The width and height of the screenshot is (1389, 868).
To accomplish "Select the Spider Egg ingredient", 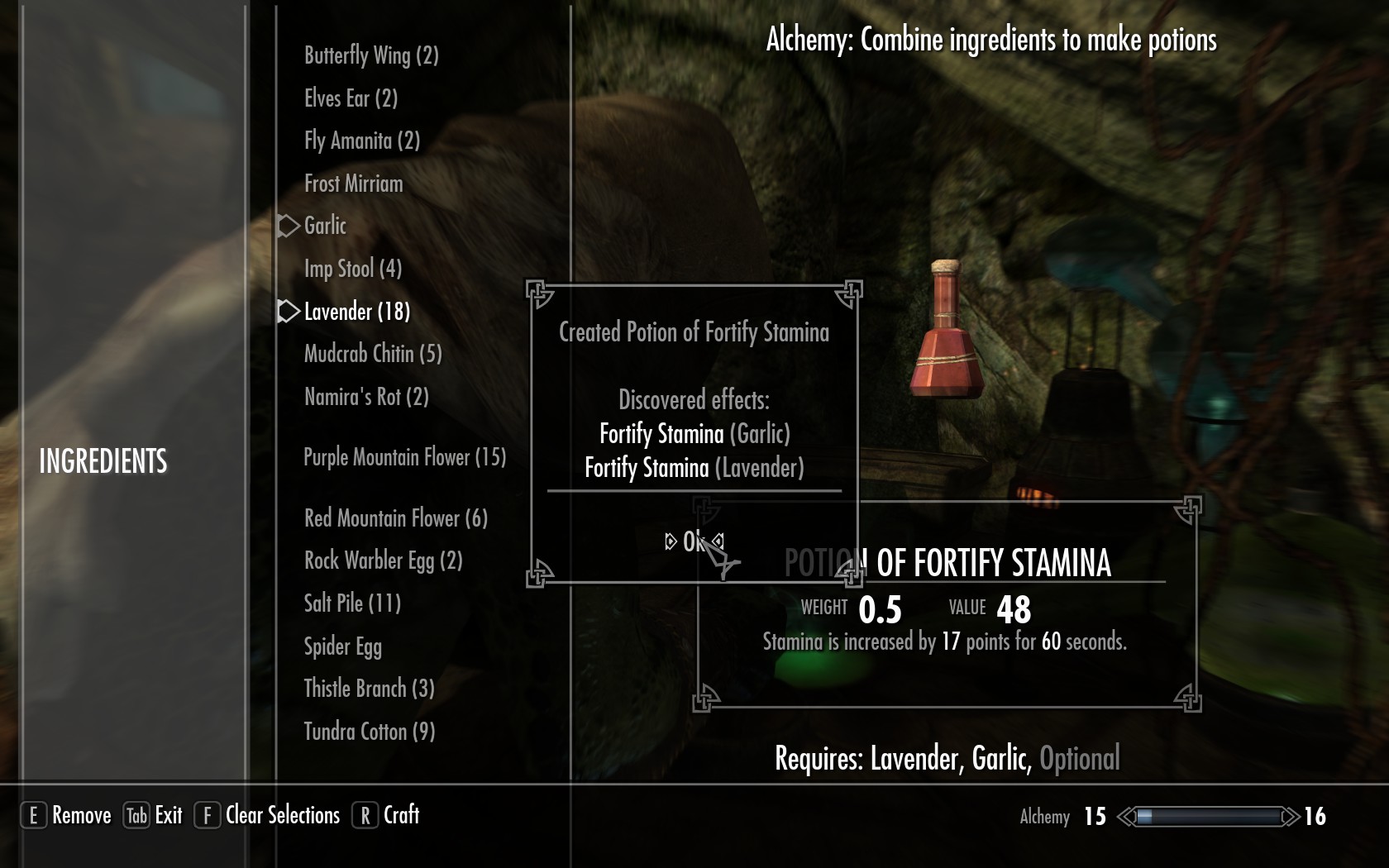I will click(x=342, y=646).
